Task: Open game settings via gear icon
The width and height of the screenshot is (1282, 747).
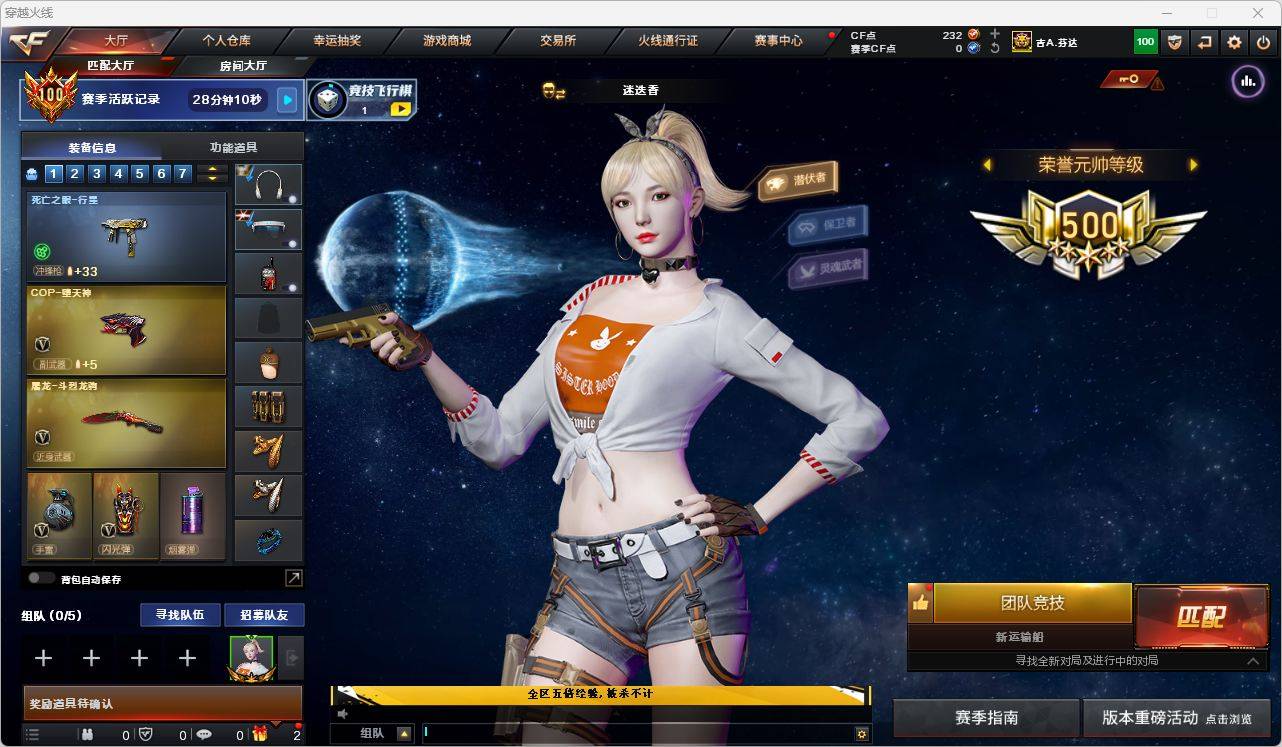Action: coord(1233,41)
